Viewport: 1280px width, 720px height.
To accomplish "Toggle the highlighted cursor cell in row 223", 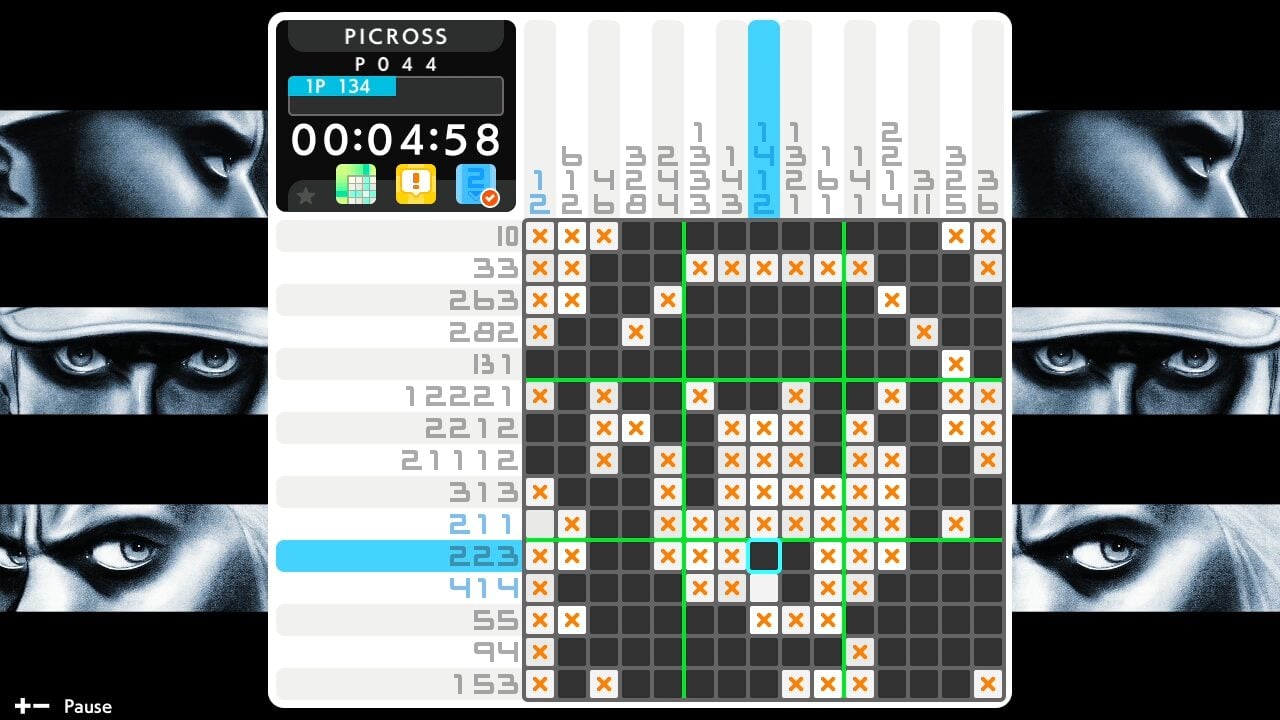I will (765, 556).
